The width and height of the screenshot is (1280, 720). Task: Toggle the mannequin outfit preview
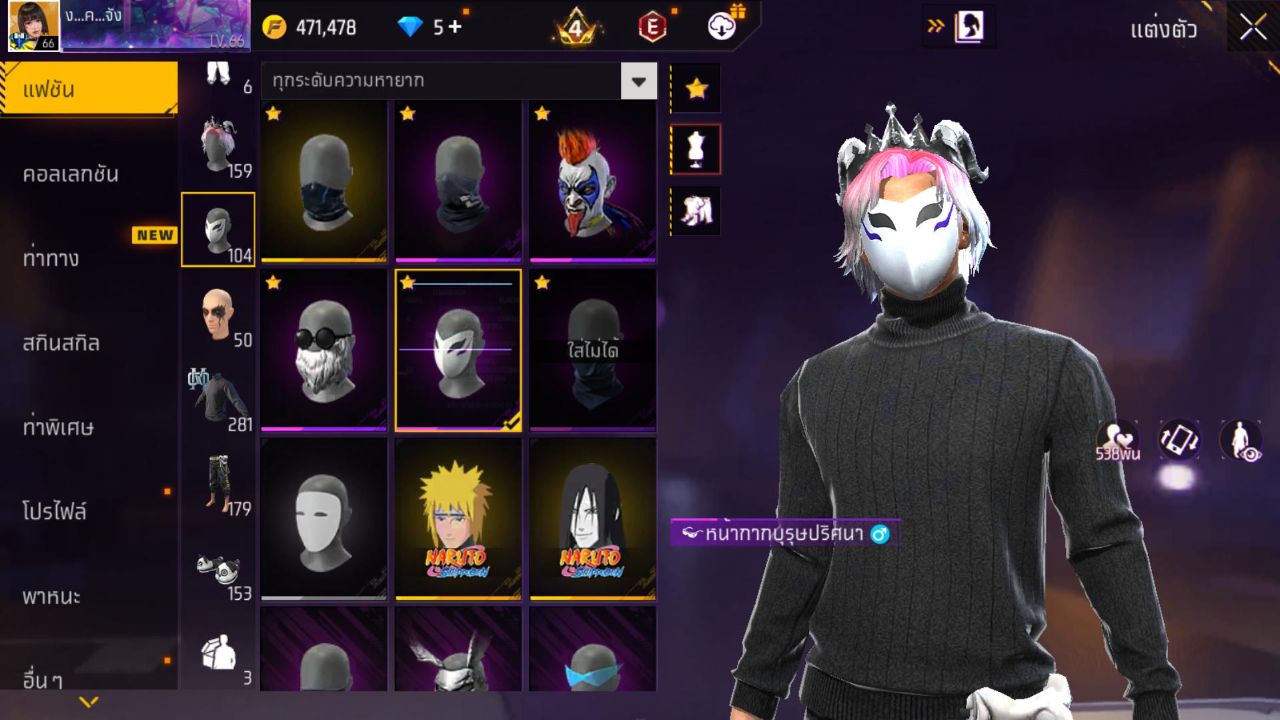pos(695,147)
